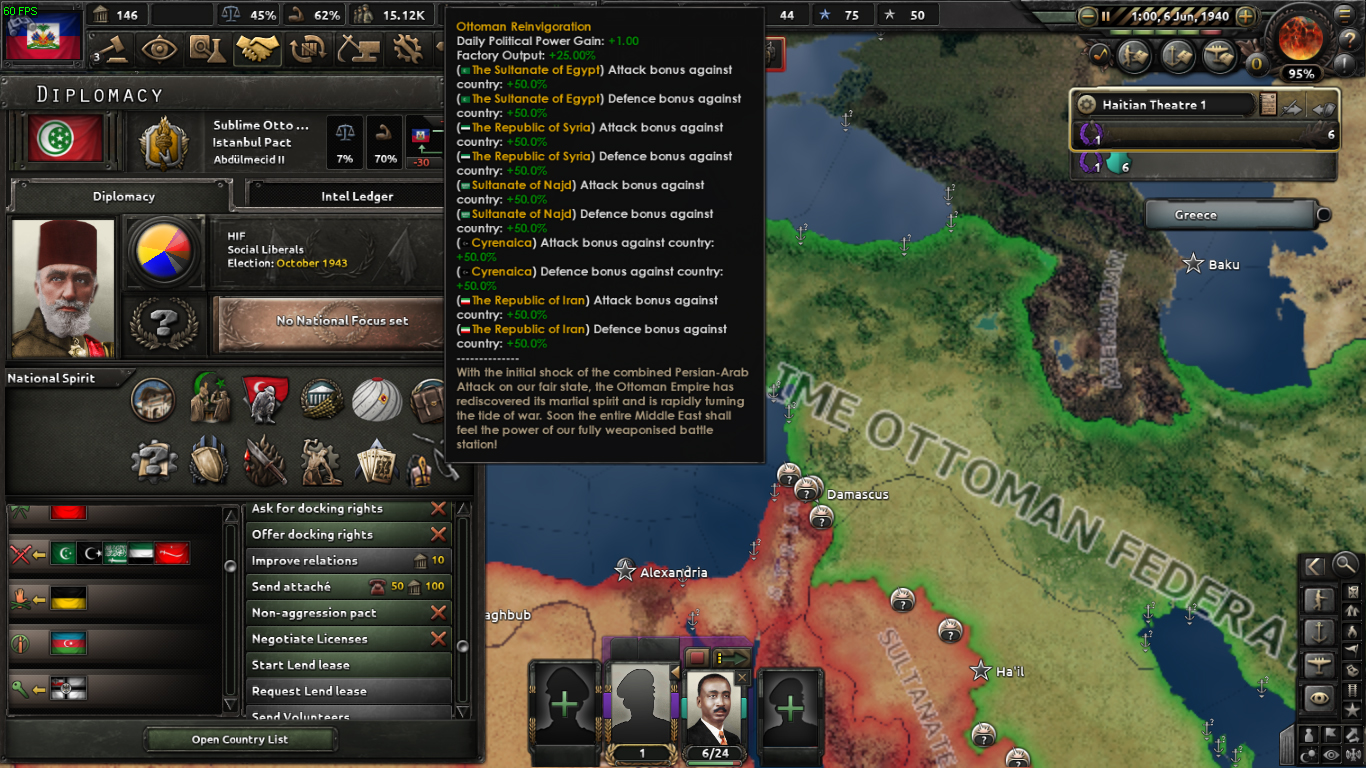
Task: Open the politics gavel icon
Action: [112, 50]
